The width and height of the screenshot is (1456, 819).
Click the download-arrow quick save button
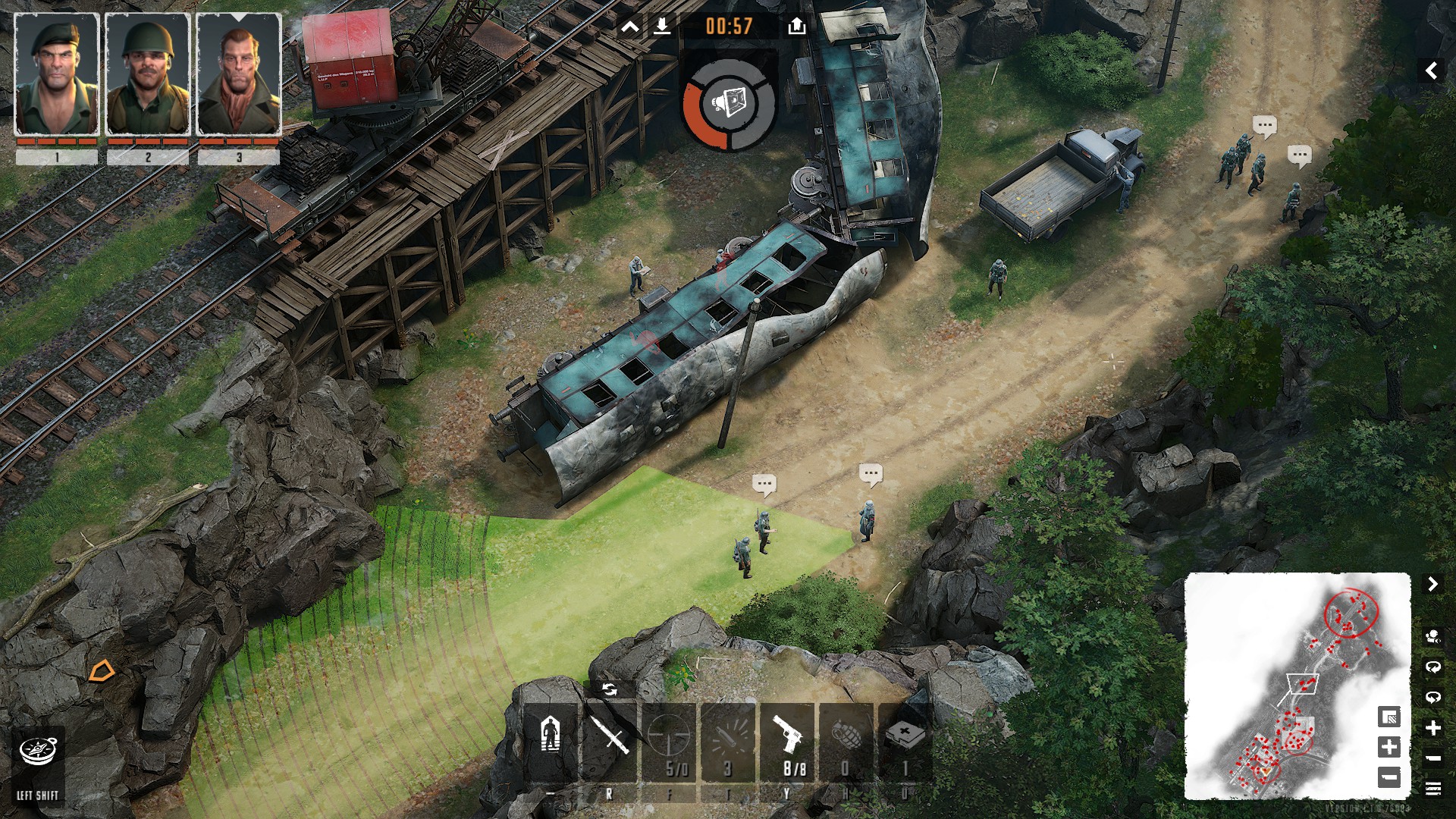tap(662, 27)
